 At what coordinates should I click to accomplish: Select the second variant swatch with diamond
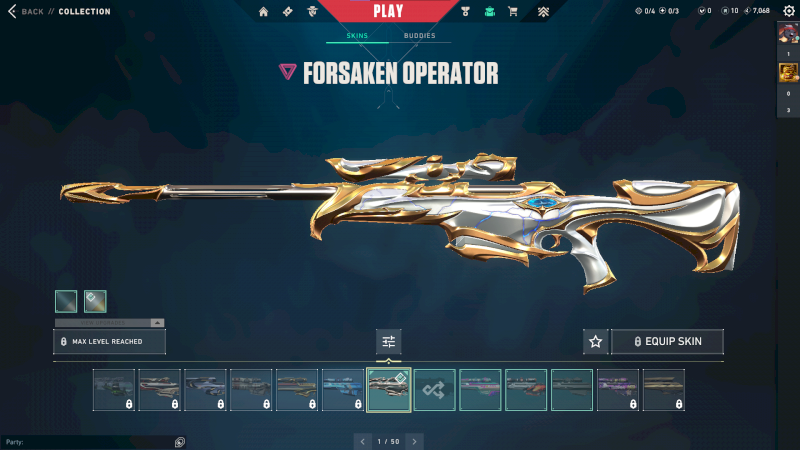(x=96, y=301)
